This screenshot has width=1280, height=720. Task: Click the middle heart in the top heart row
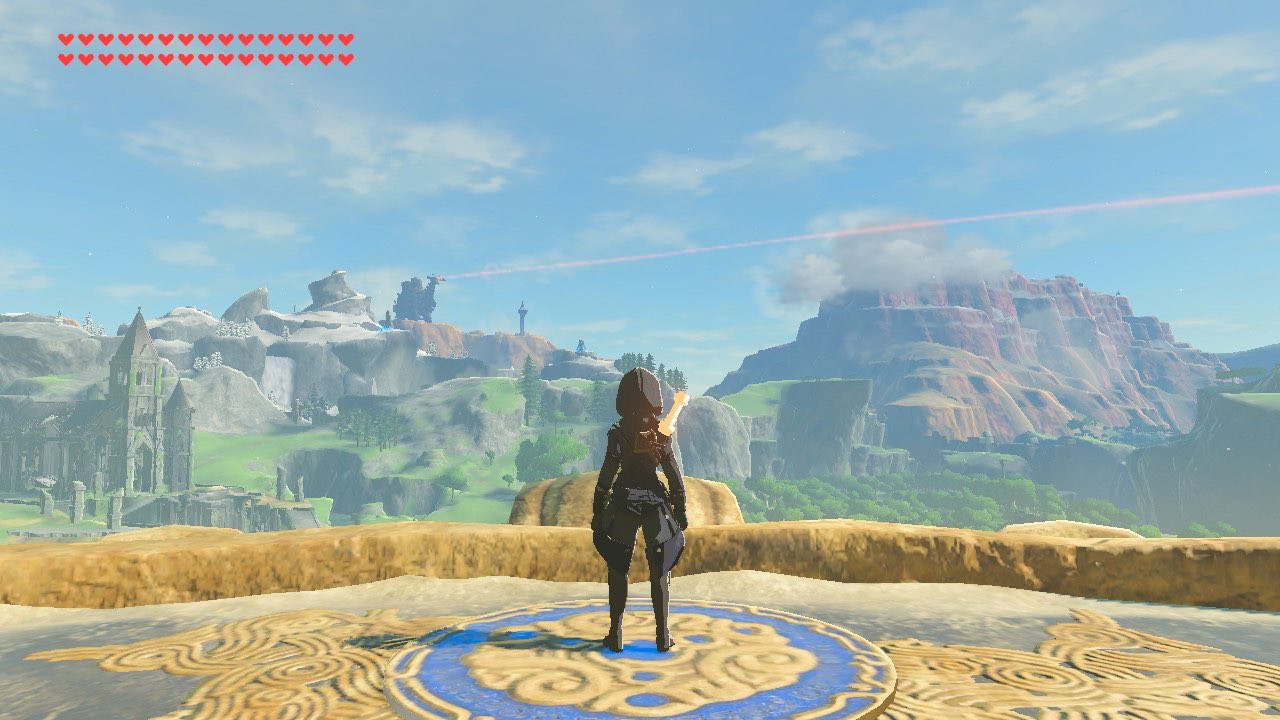pyautogui.click(x=207, y=40)
